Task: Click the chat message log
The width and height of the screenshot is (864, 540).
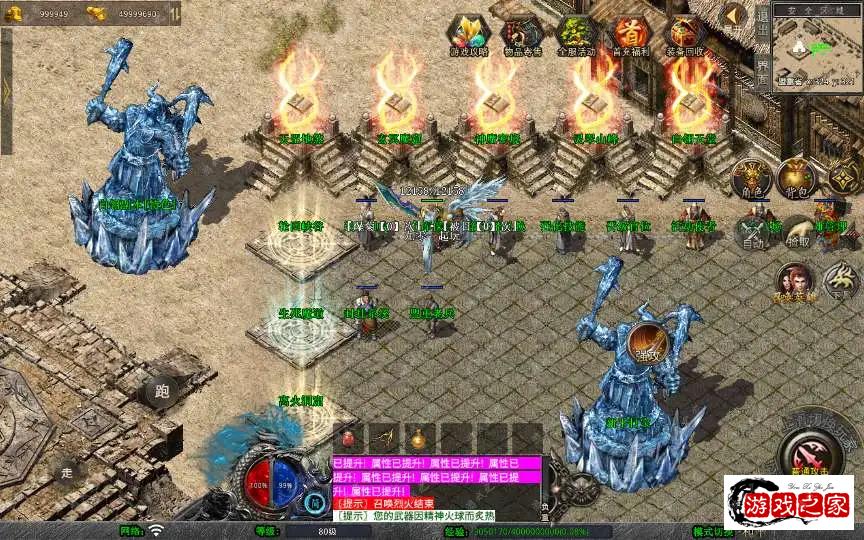Action: click(x=436, y=490)
